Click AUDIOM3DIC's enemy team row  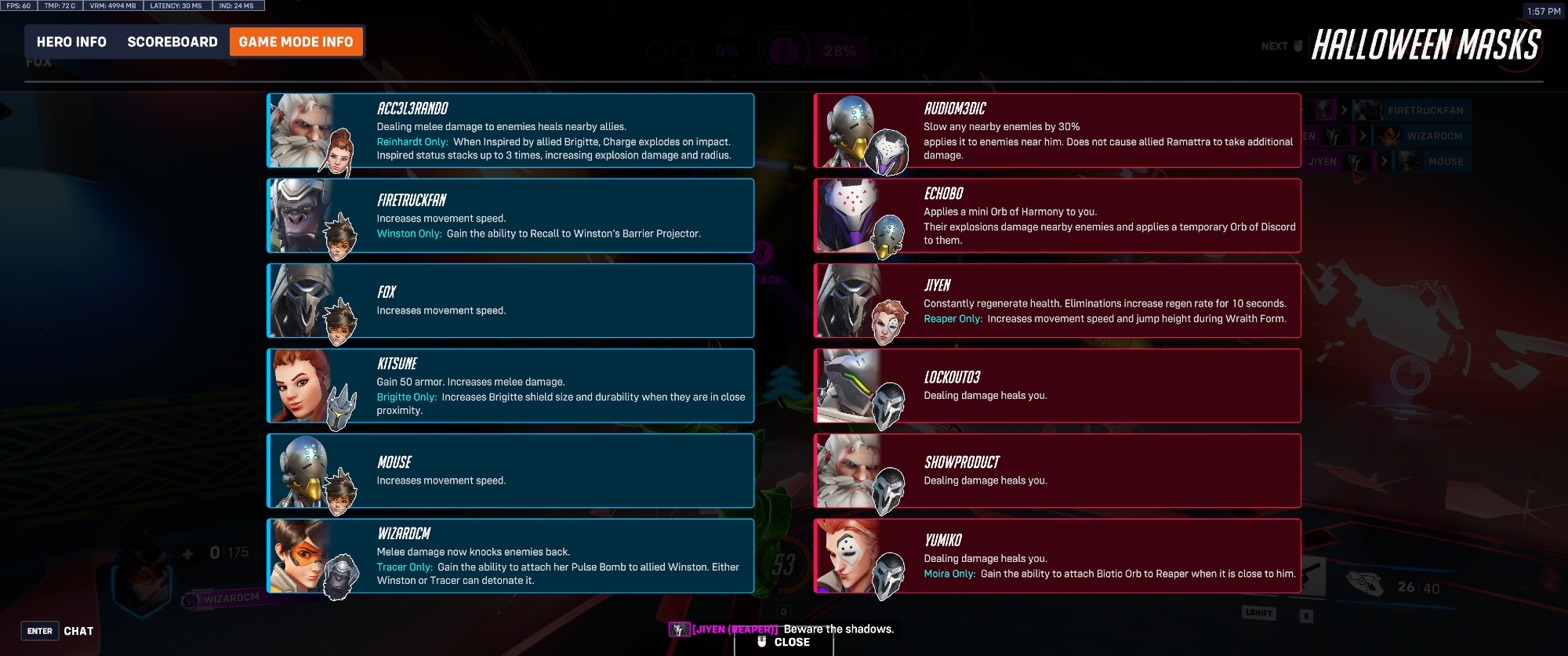1057,131
